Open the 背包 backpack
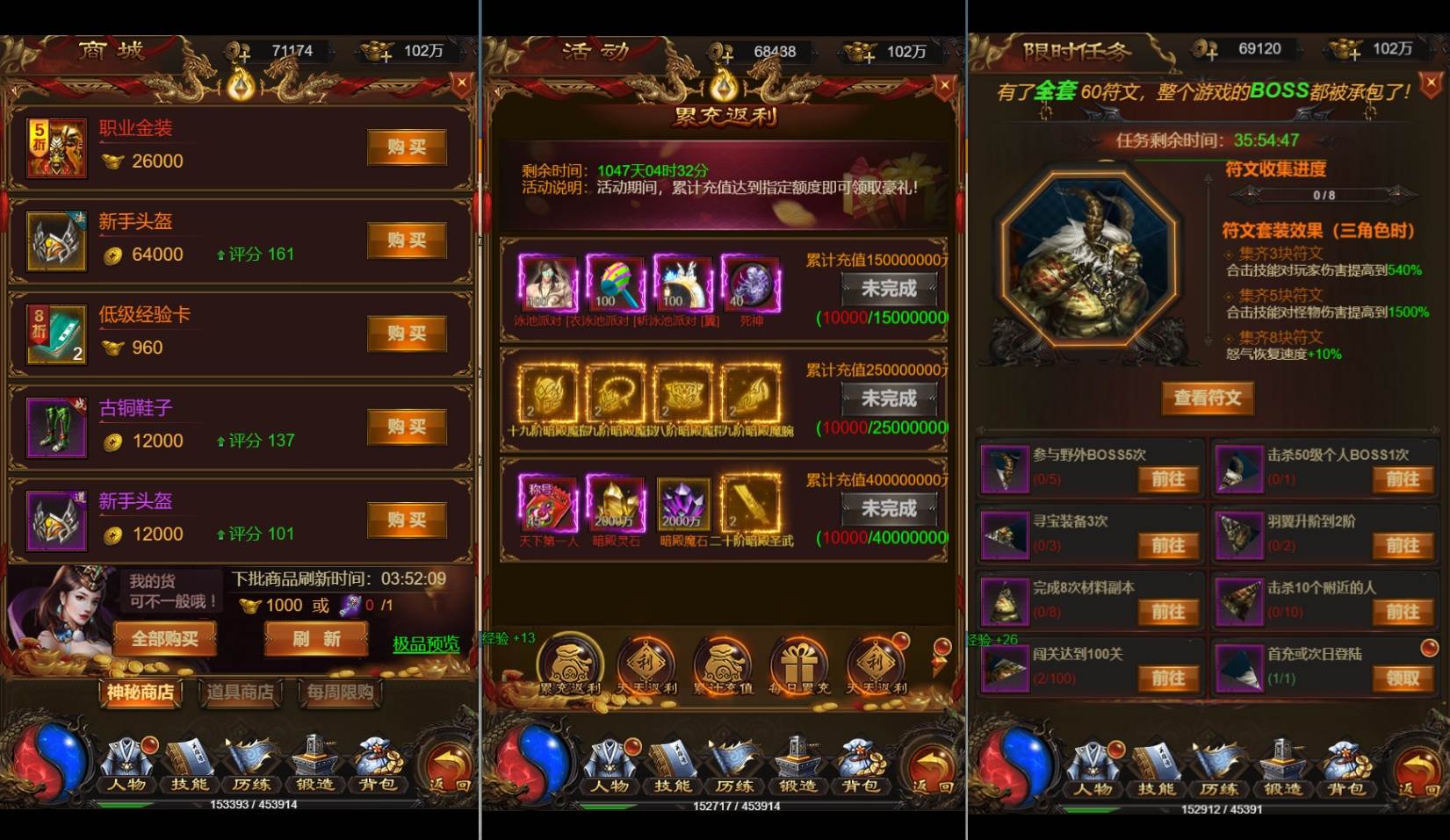1450x840 pixels. click(378, 786)
